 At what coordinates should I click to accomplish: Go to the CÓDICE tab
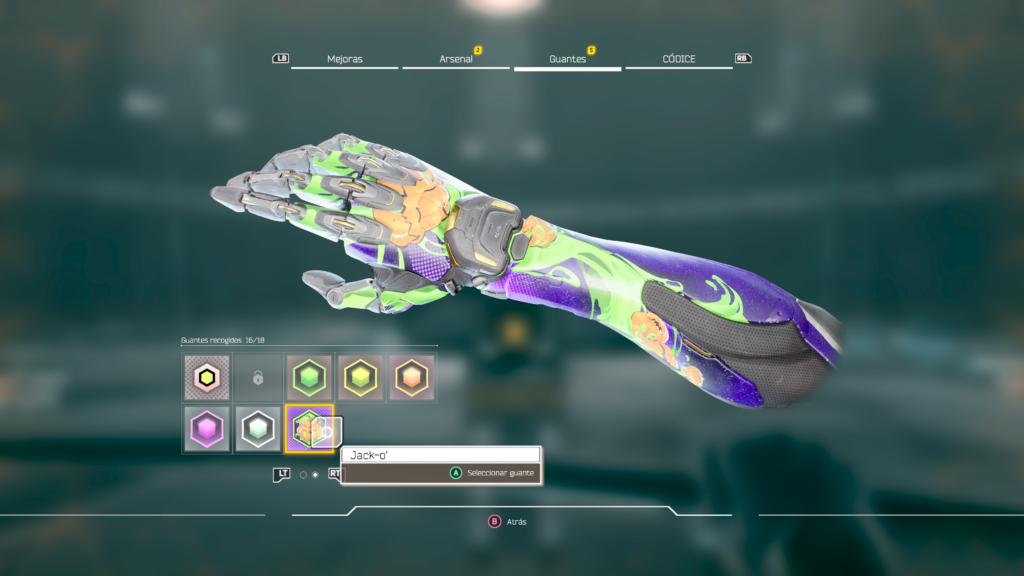679,59
